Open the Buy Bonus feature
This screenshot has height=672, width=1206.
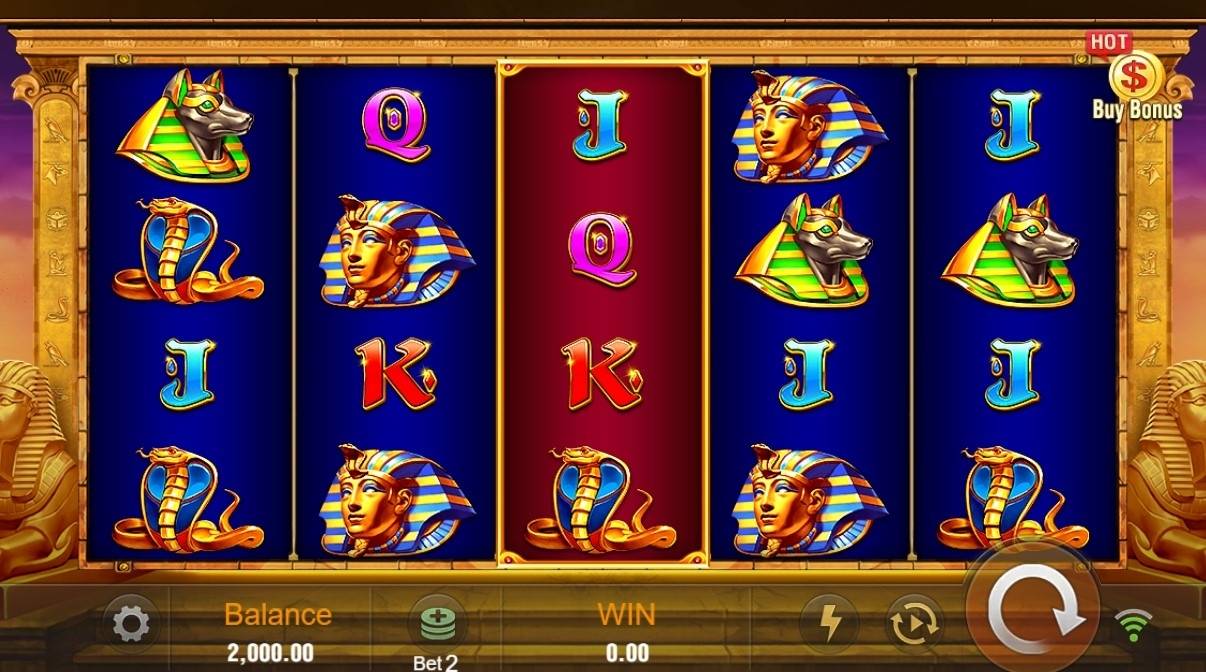point(1136,81)
